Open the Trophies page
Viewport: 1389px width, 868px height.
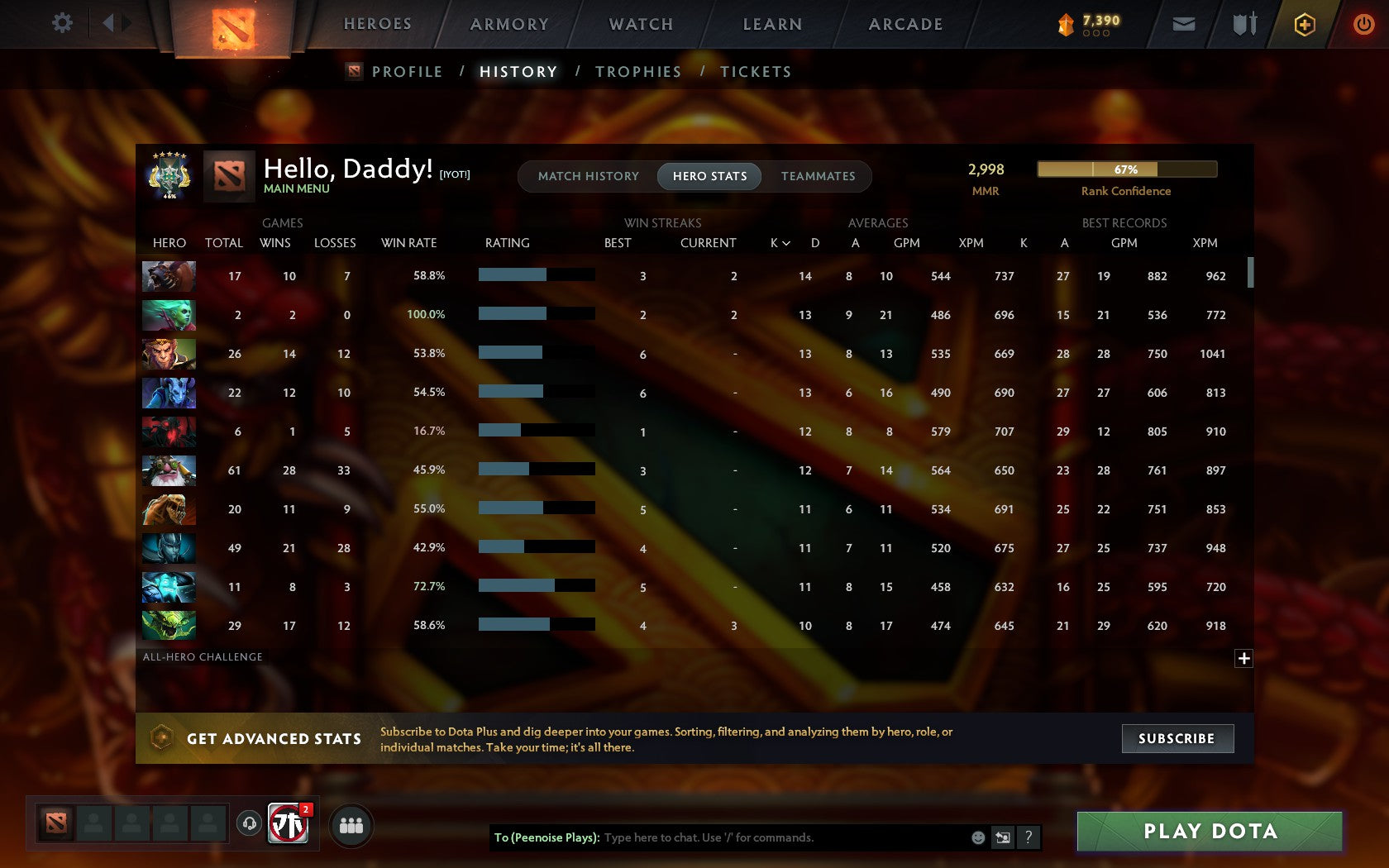pos(637,72)
